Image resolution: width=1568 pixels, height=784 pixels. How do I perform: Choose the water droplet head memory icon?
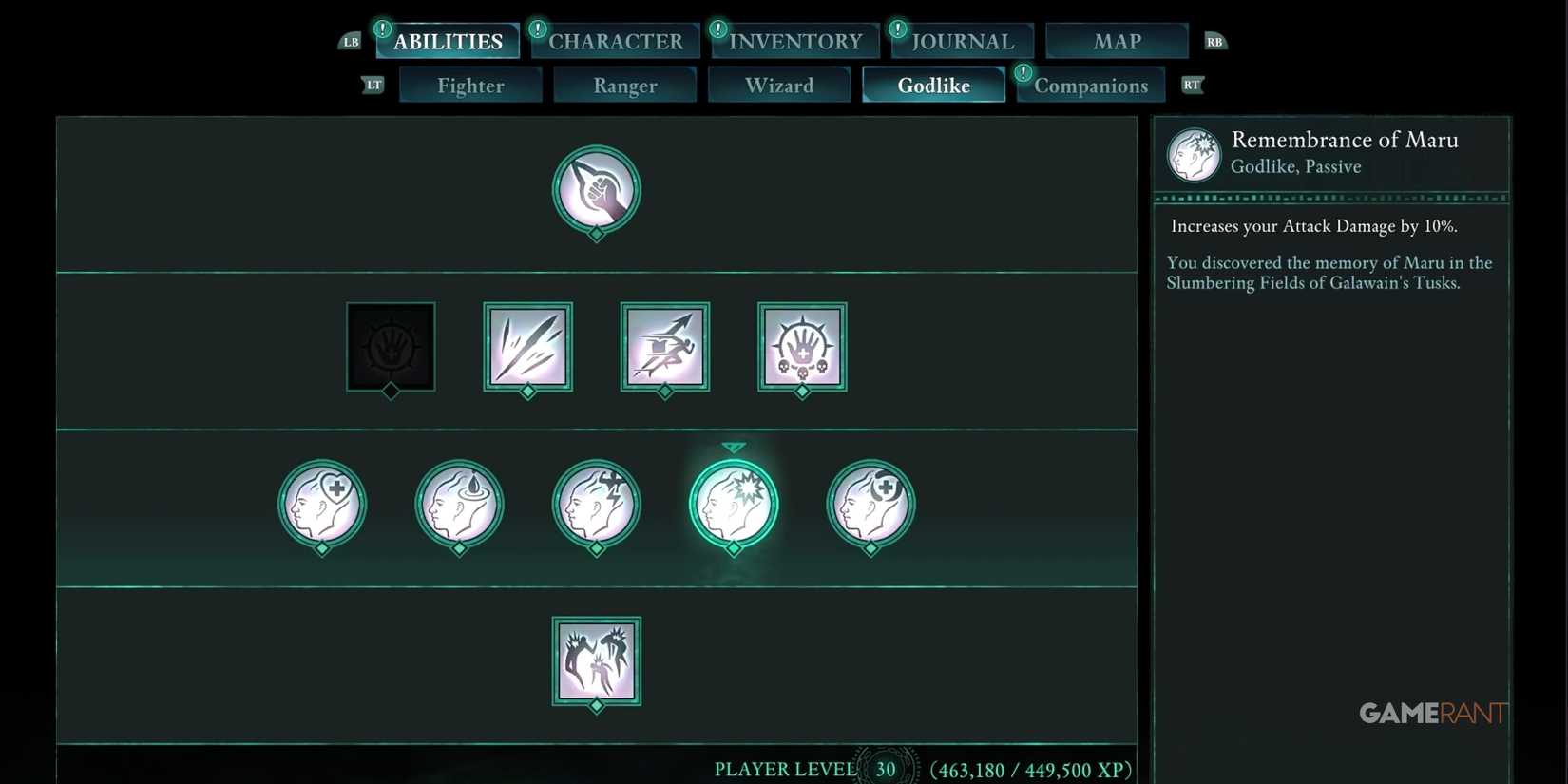[x=459, y=504]
